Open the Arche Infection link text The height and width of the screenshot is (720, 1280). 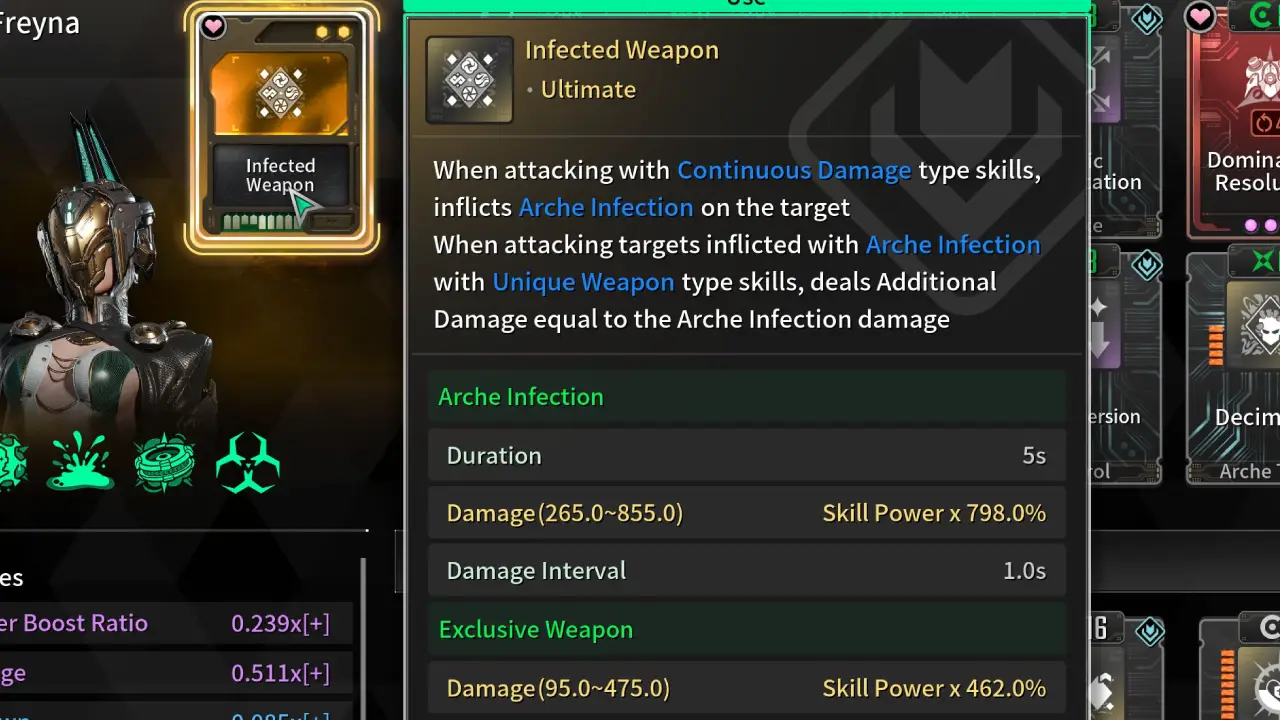pyautogui.click(x=605, y=208)
